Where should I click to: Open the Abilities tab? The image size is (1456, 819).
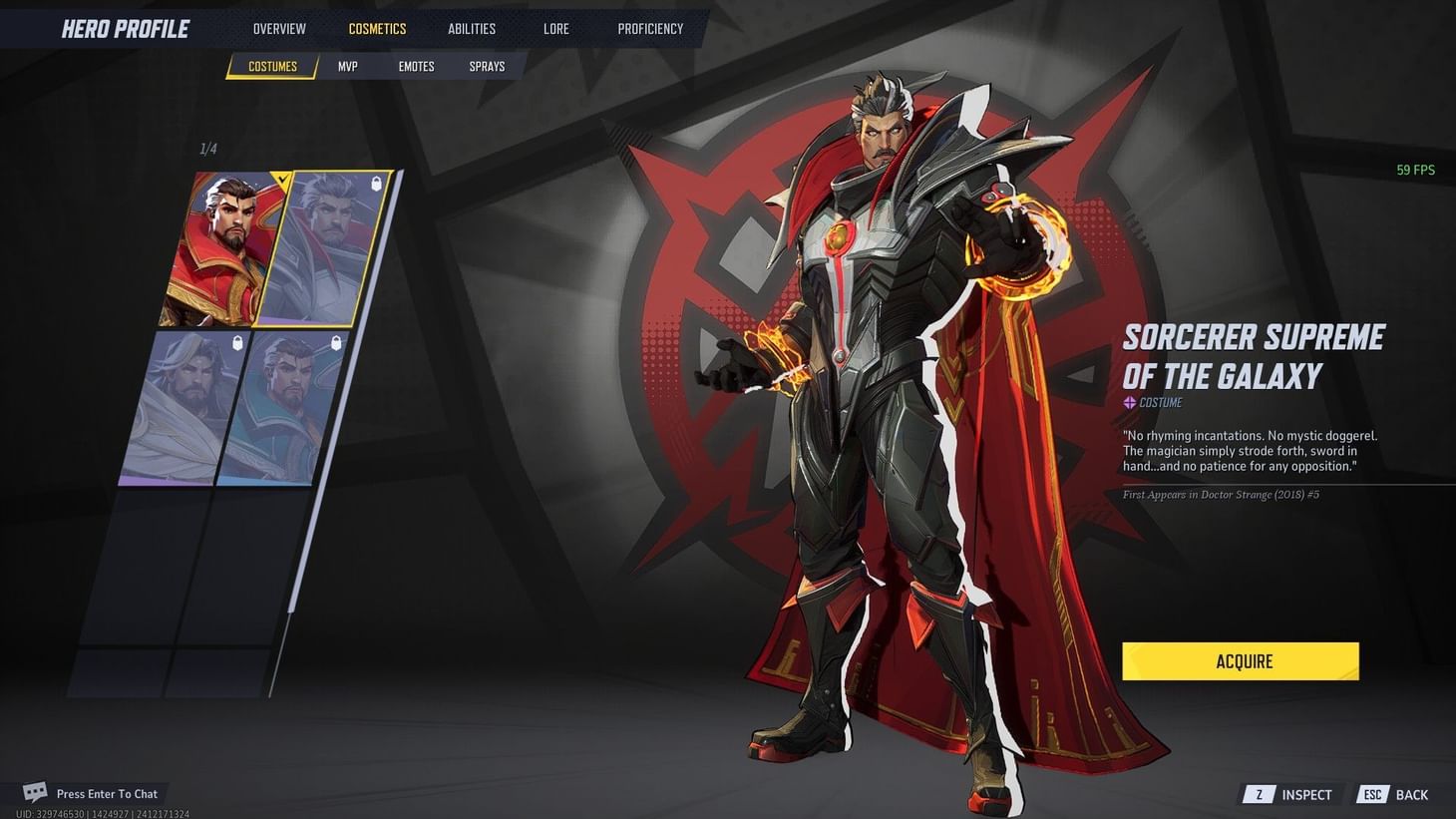pos(471,28)
